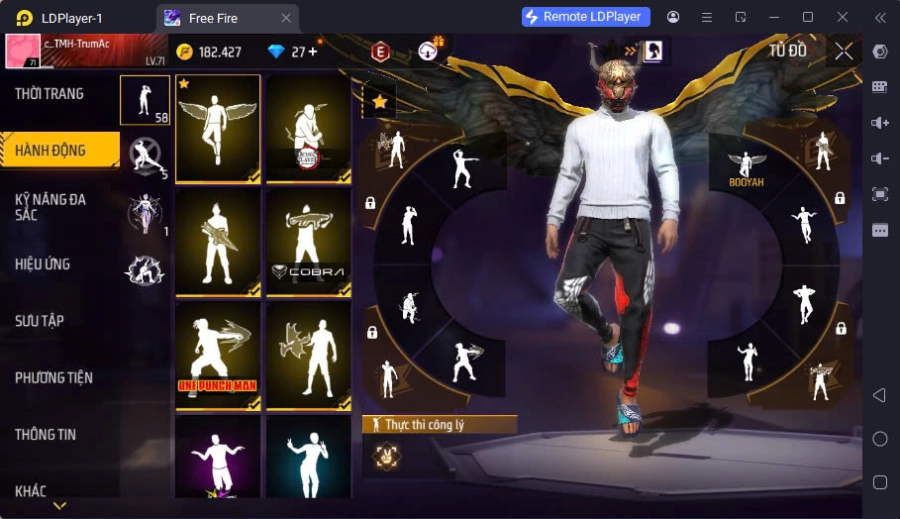The height and width of the screenshot is (519, 900).
Task: Go to the SƯU TẬP section
Action: click(x=40, y=321)
